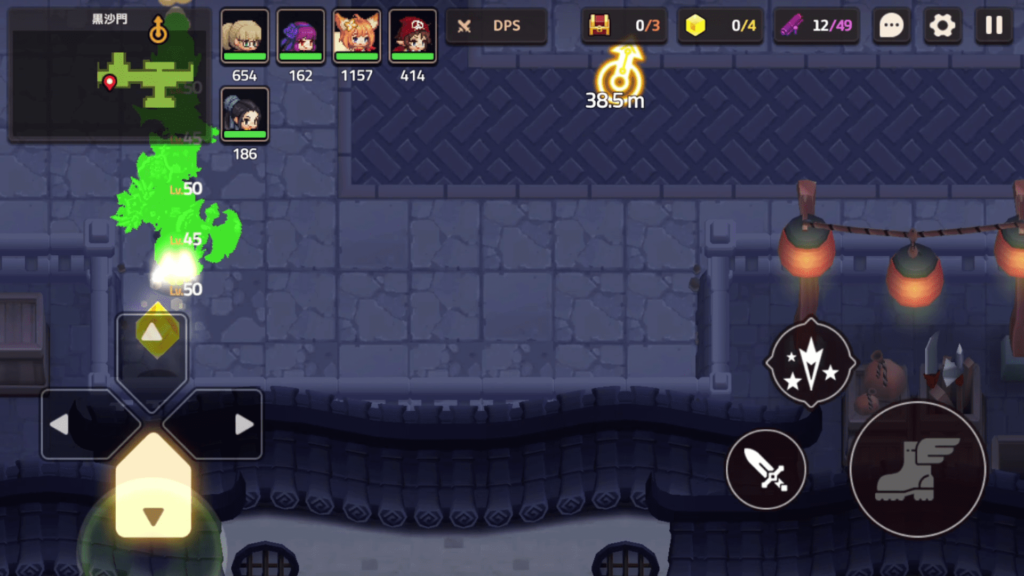
Task: Dash with the winged boot button
Action: tap(915, 469)
